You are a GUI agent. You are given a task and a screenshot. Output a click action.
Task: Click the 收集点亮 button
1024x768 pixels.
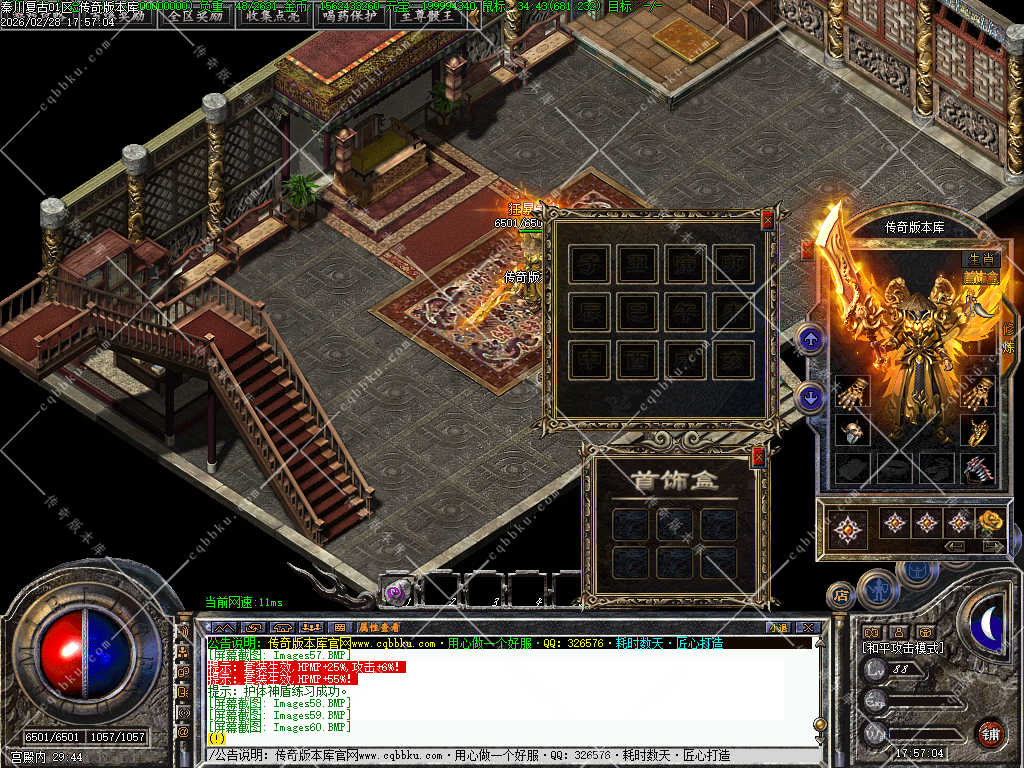(273, 15)
